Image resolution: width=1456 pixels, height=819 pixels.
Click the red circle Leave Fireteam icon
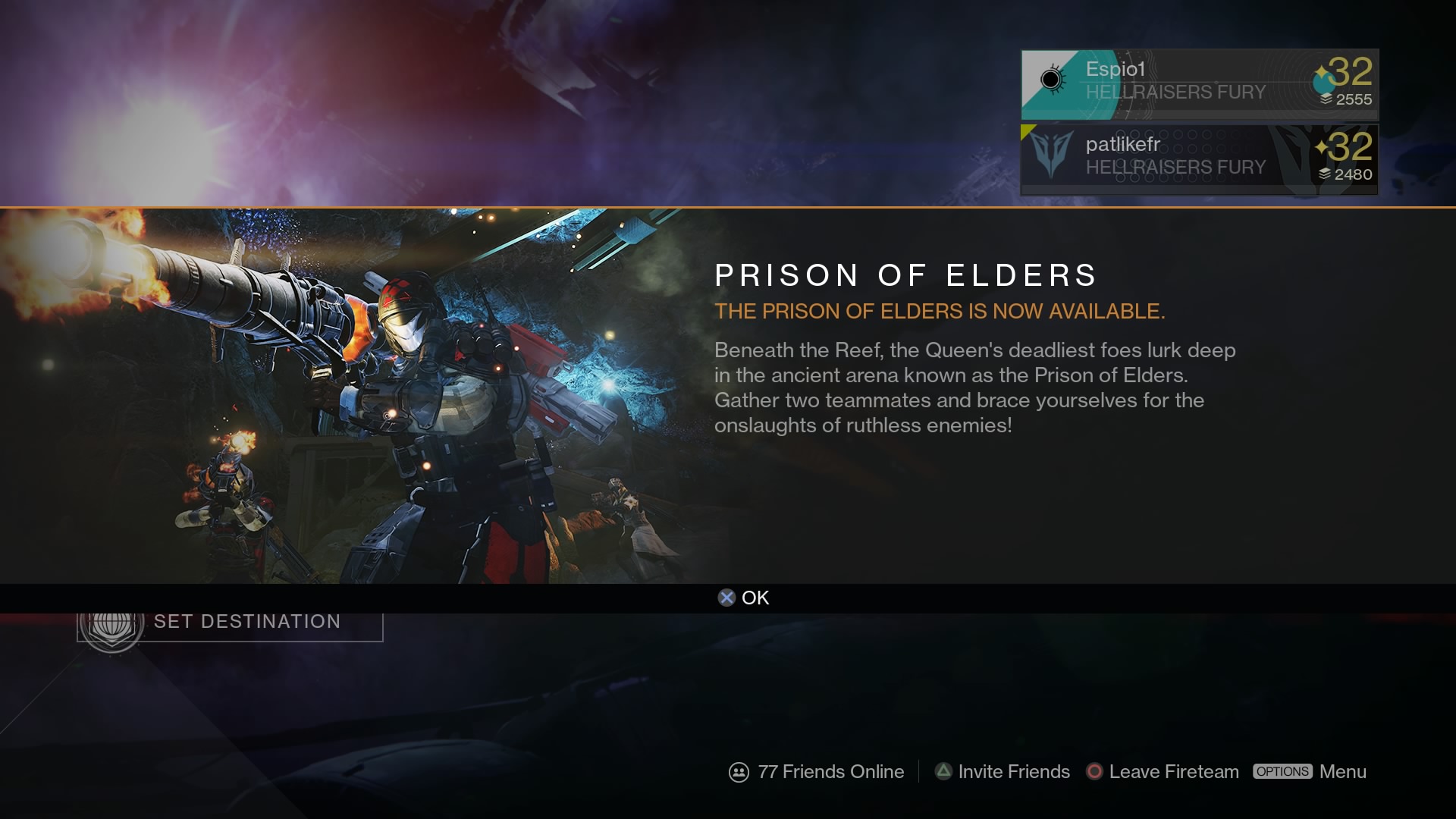1094,772
